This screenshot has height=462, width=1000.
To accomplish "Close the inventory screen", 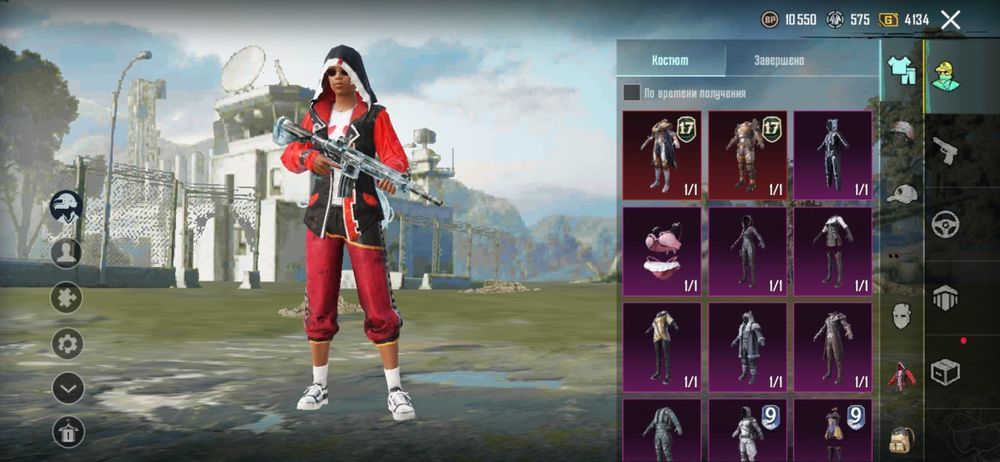I will click(x=951, y=19).
